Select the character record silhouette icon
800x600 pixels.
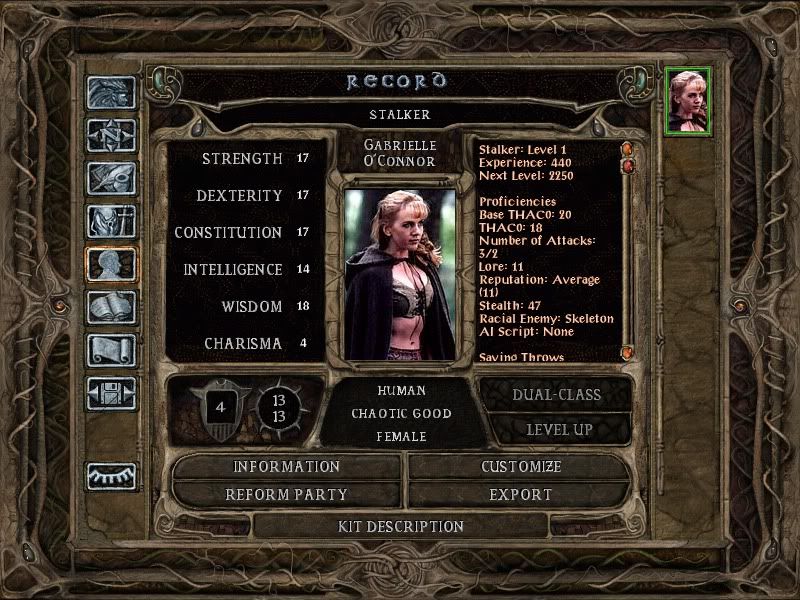(x=111, y=264)
